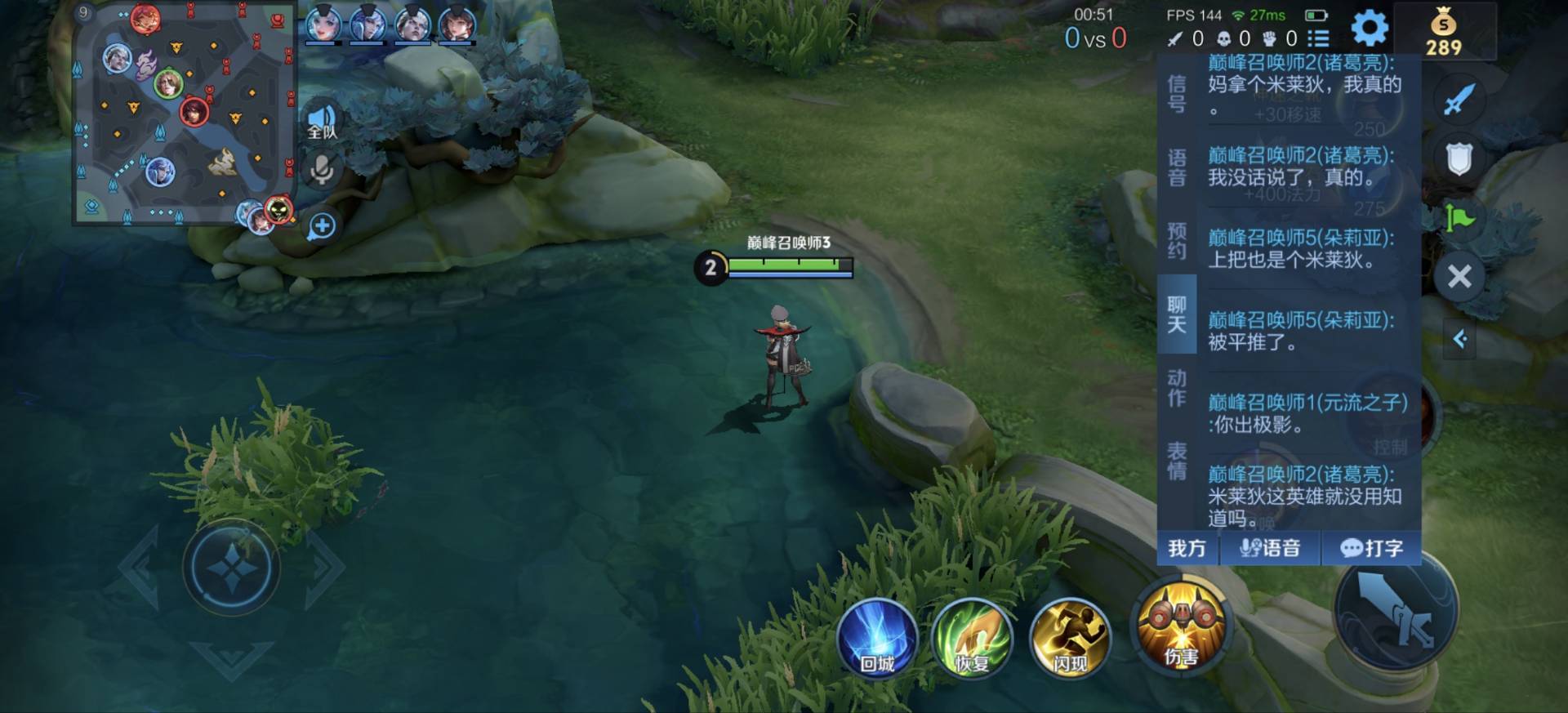
Task: Open the 预约 tab
Action: point(1177,241)
